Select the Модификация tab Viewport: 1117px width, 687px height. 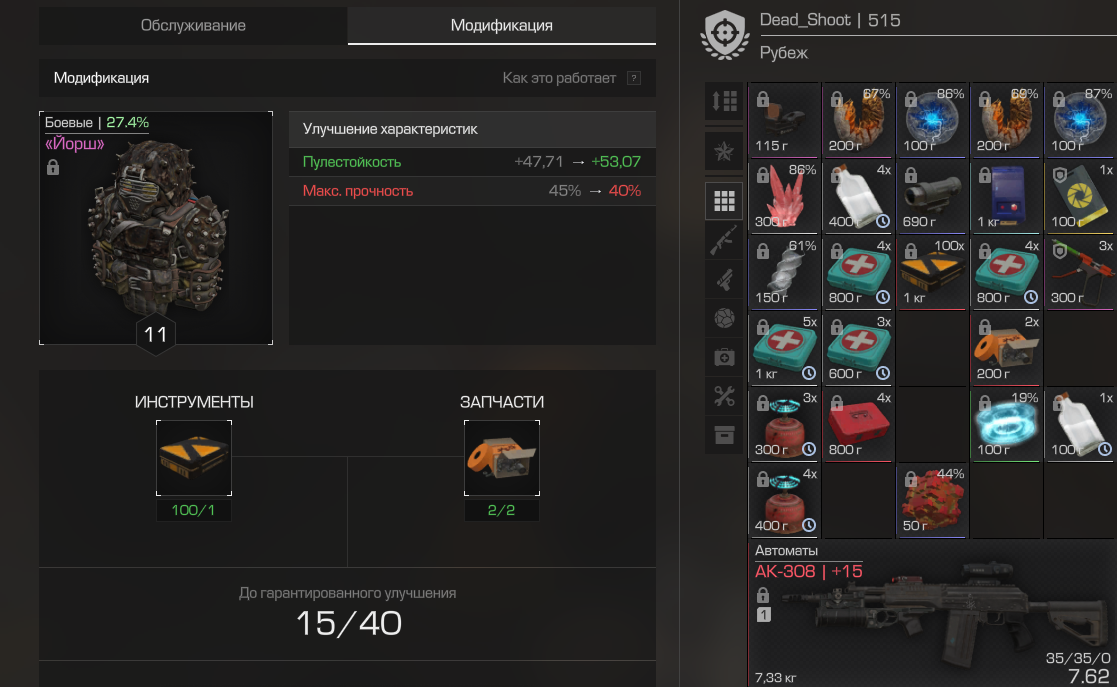click(x=501, y=26)
